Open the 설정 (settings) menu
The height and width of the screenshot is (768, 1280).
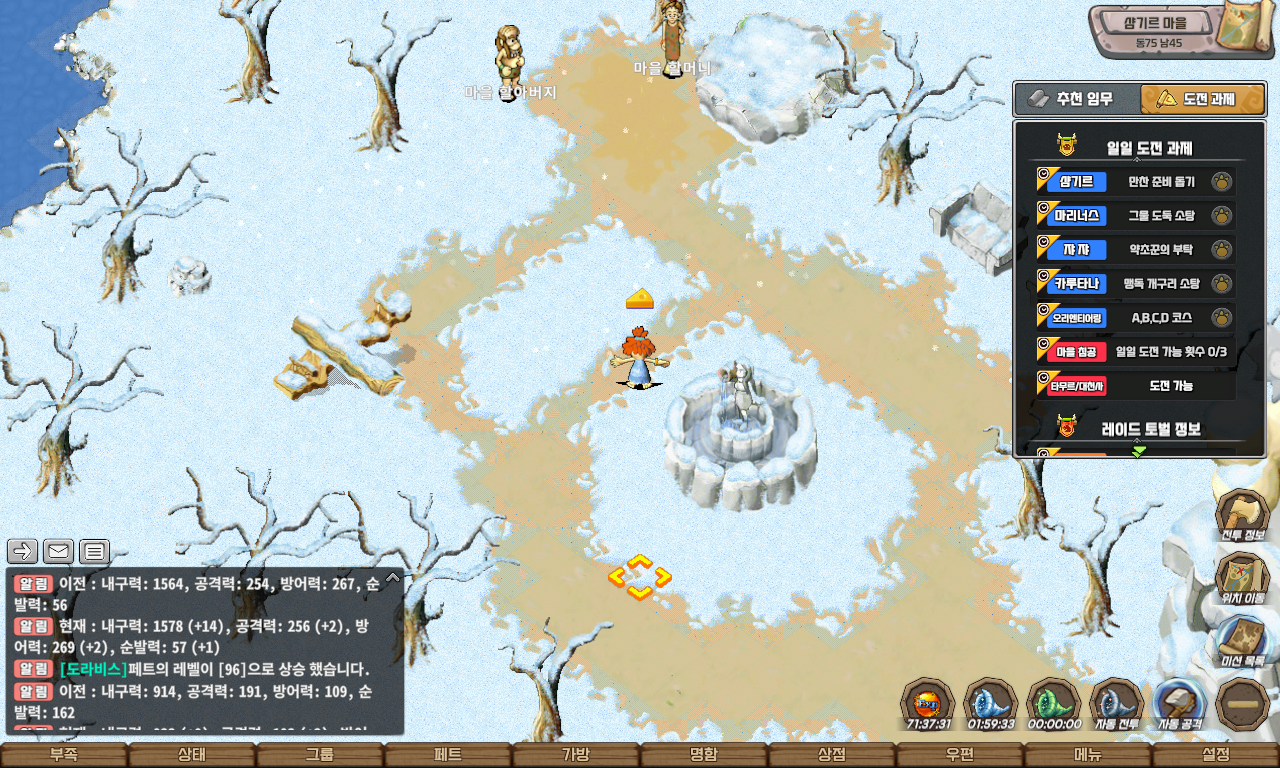click(x=1216, y=755)
